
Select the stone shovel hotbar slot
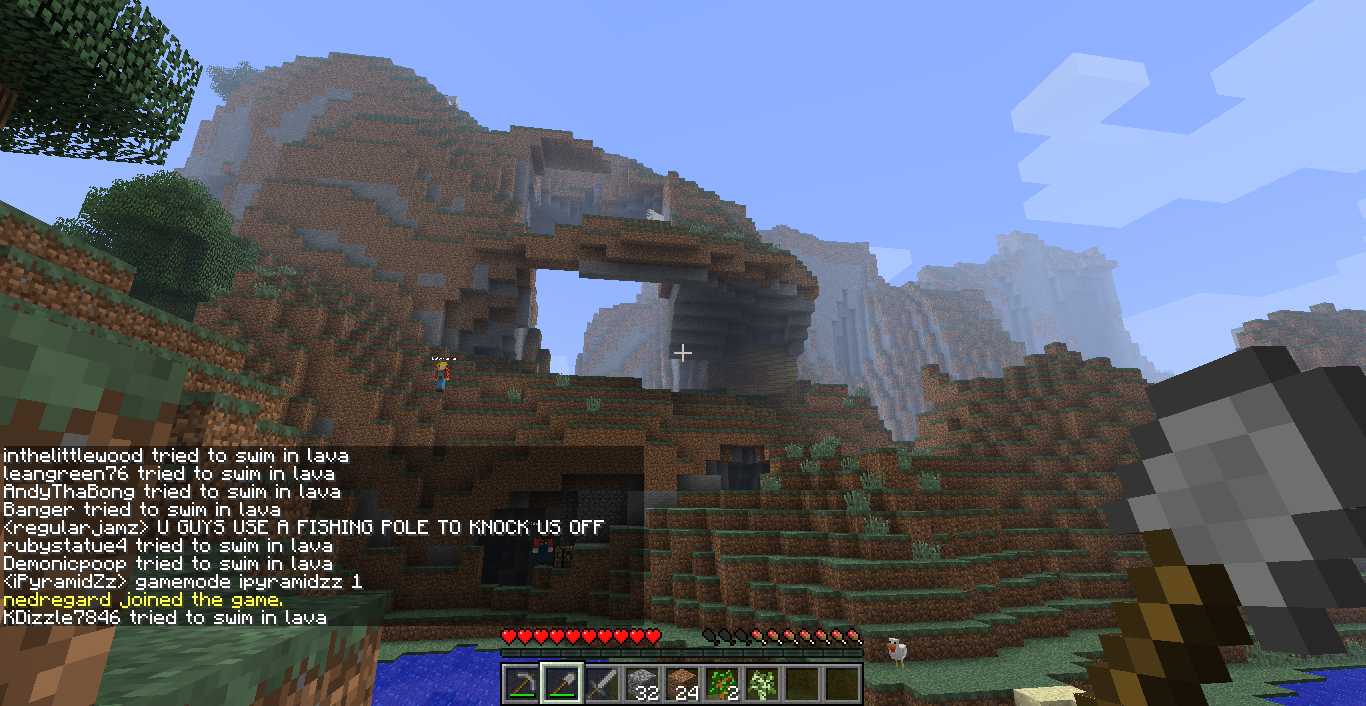pyautogui.click(x=561, y=684)
